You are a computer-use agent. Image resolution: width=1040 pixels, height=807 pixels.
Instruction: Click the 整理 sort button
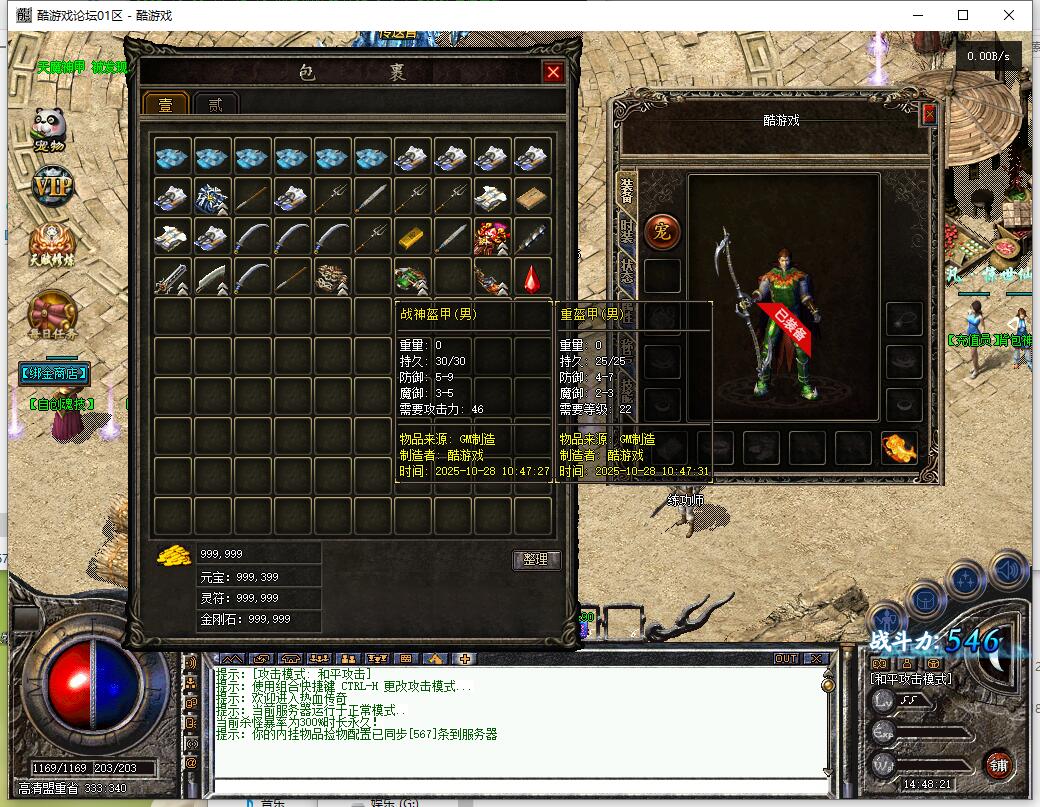536,560
